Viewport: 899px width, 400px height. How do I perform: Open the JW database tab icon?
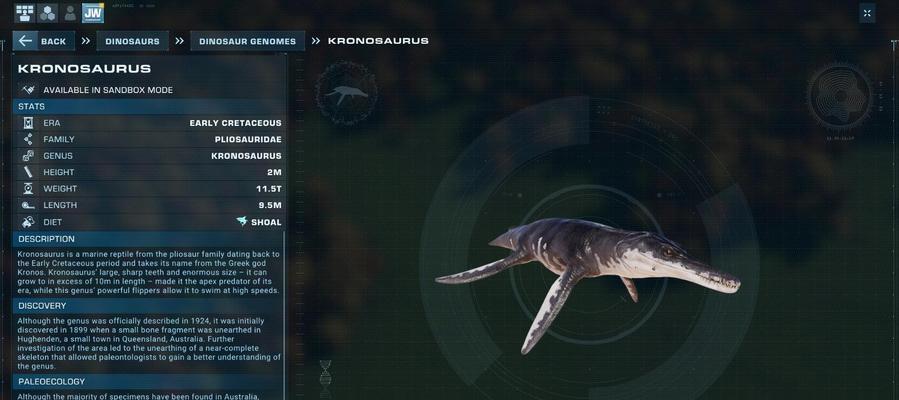[93, 13]
